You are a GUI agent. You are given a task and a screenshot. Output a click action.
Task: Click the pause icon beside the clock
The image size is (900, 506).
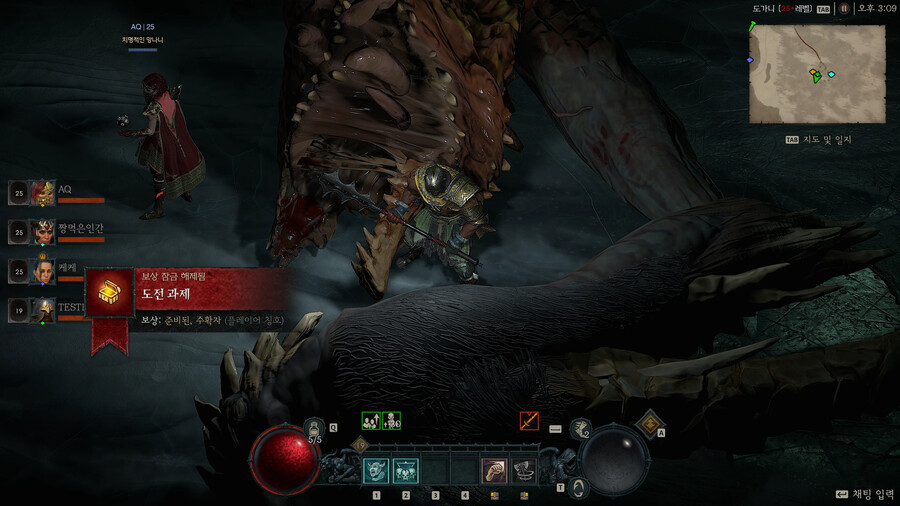coord(845,8)
